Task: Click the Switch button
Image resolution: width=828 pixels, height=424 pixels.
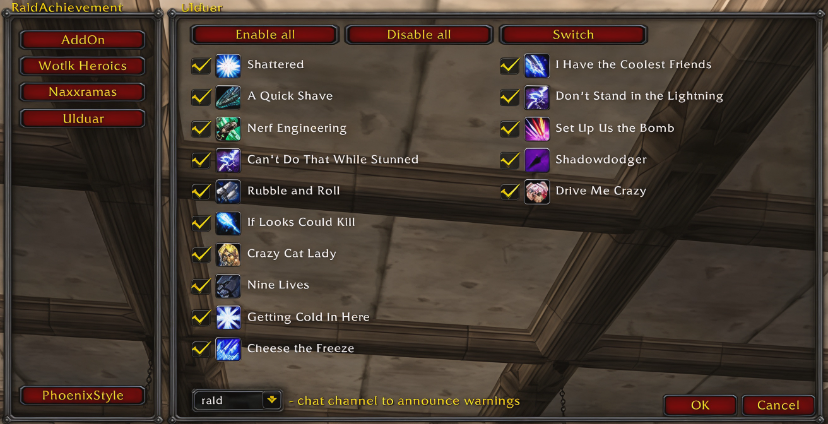Action: 573,35
